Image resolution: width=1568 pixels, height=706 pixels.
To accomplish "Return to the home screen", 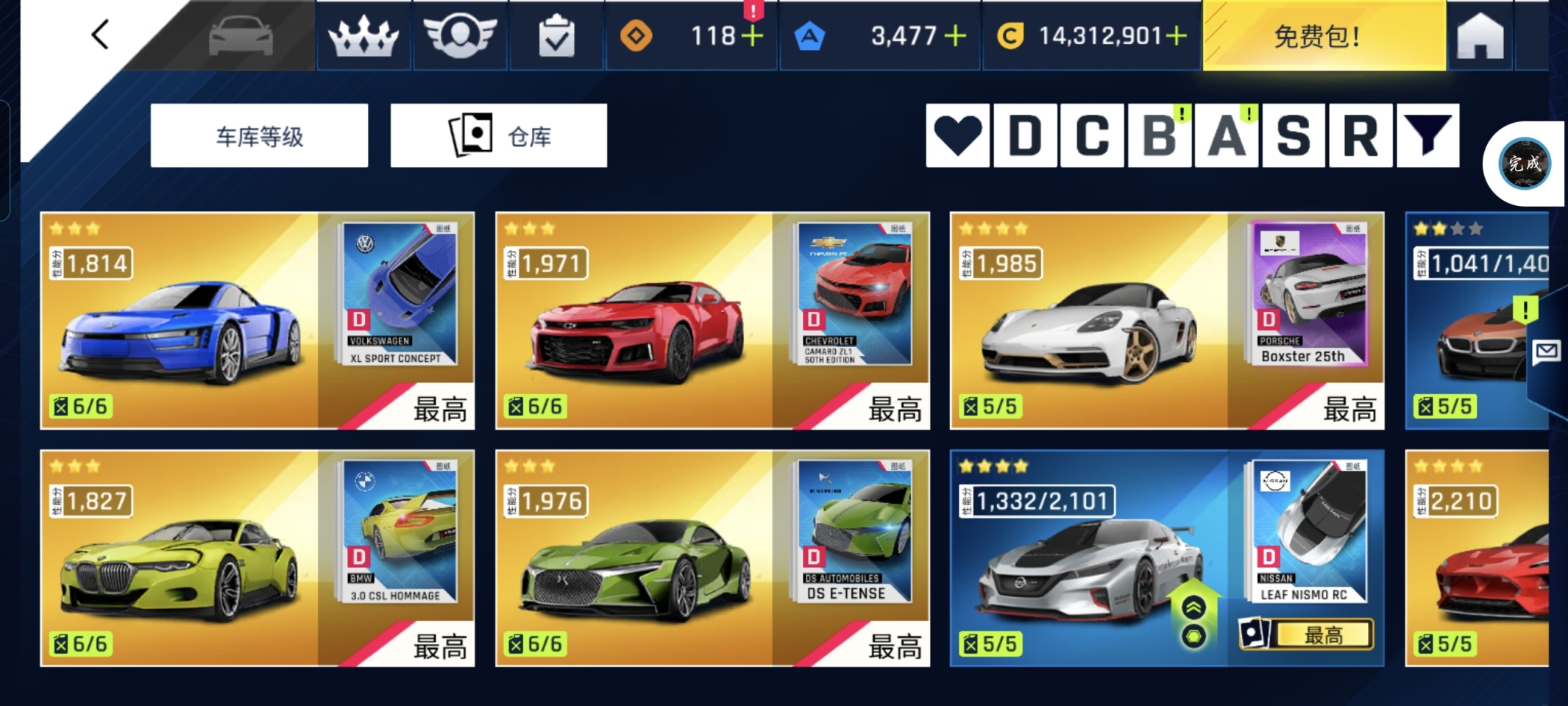I will click(x=1480, y=36).
